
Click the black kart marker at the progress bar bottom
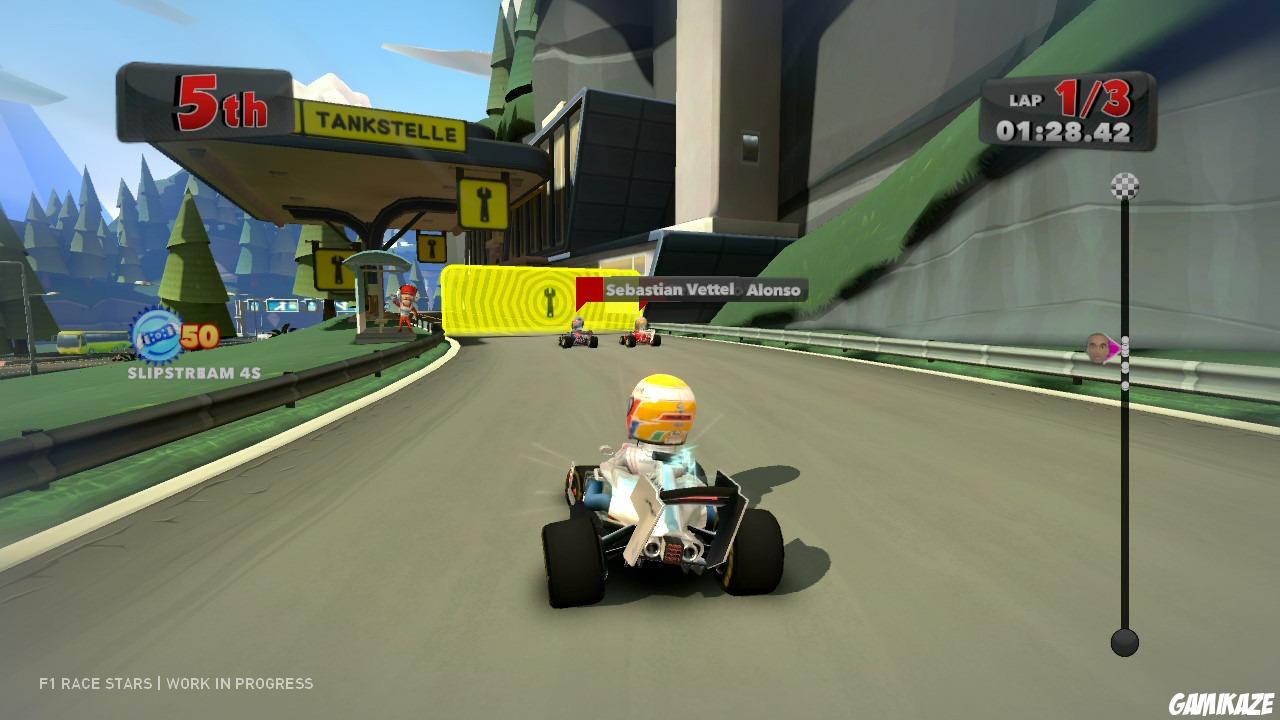coord(1124,641)
